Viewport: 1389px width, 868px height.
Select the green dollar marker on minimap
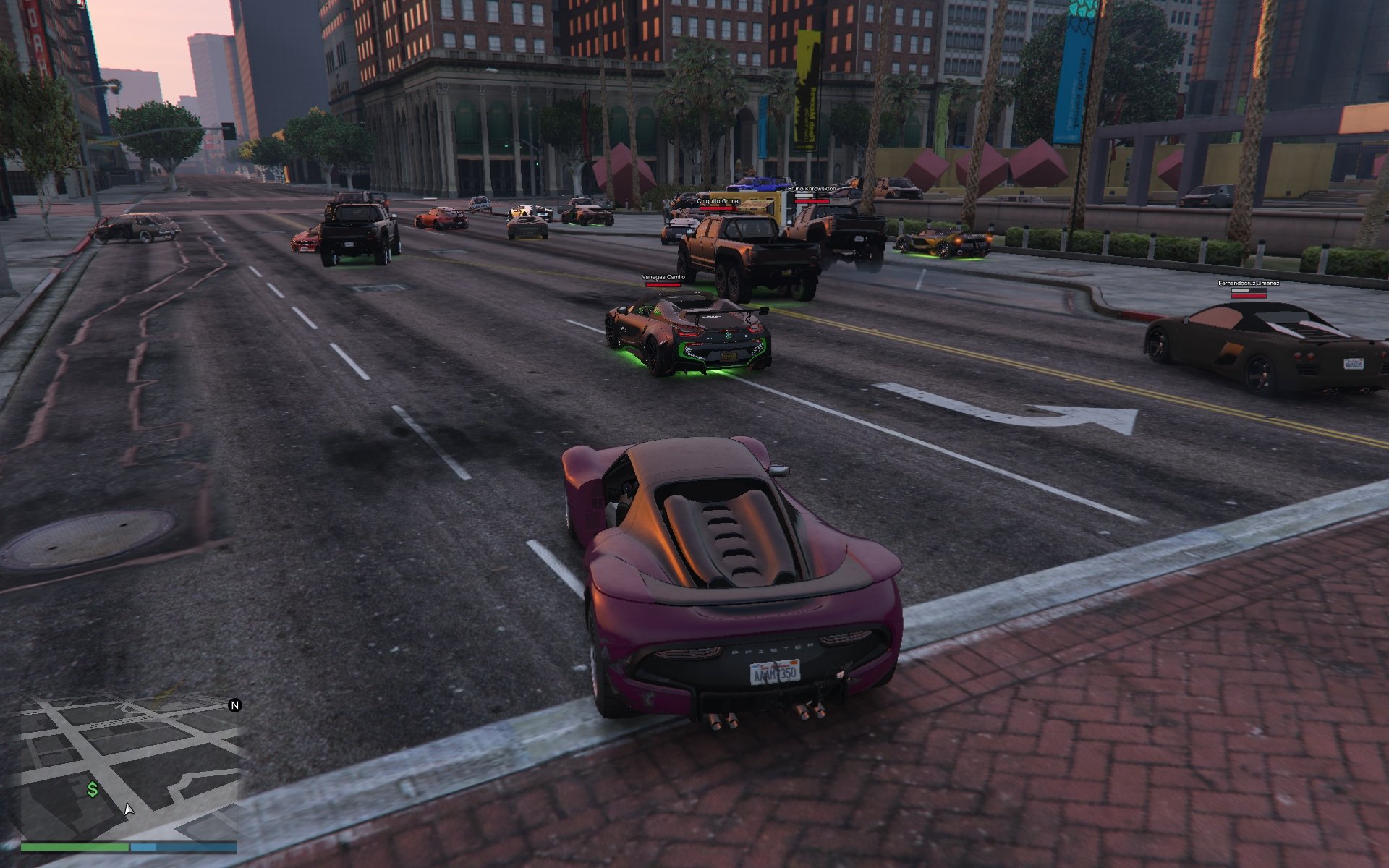coord(93,789)
